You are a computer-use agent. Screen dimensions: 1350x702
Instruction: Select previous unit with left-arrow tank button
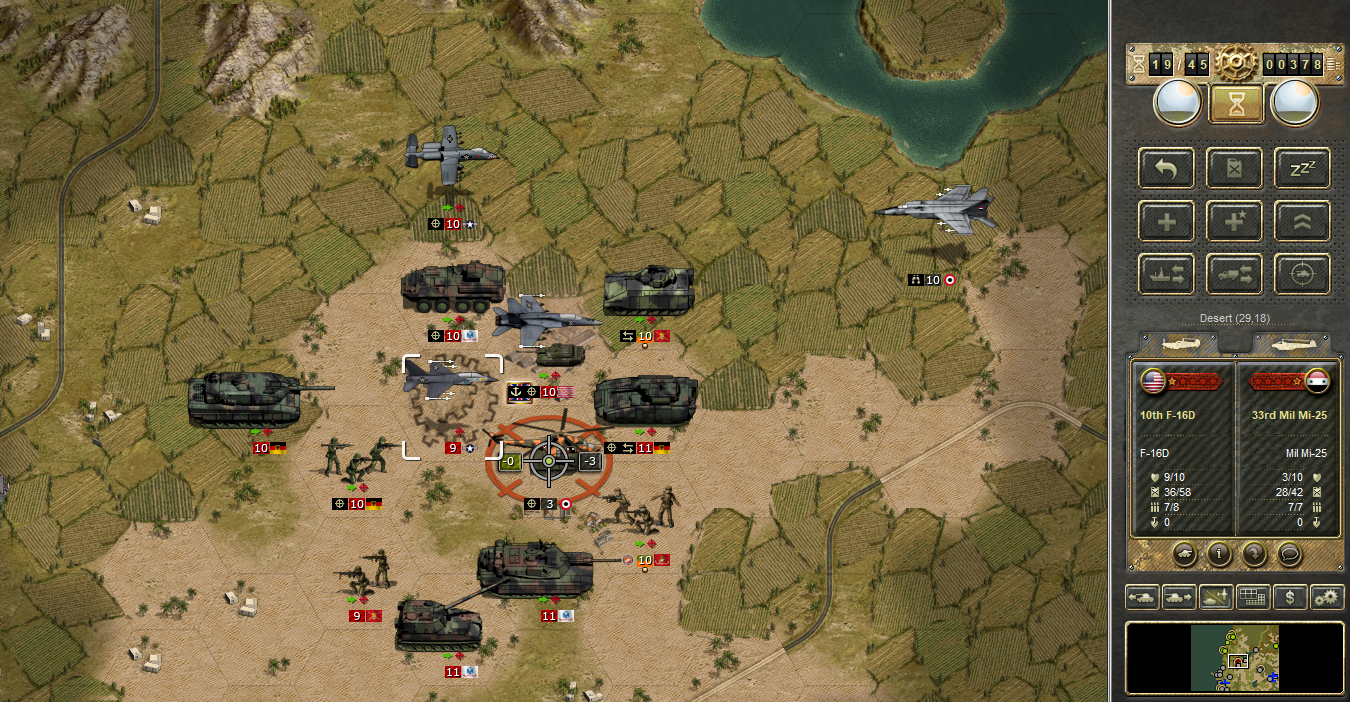[x=1142, y=598]
